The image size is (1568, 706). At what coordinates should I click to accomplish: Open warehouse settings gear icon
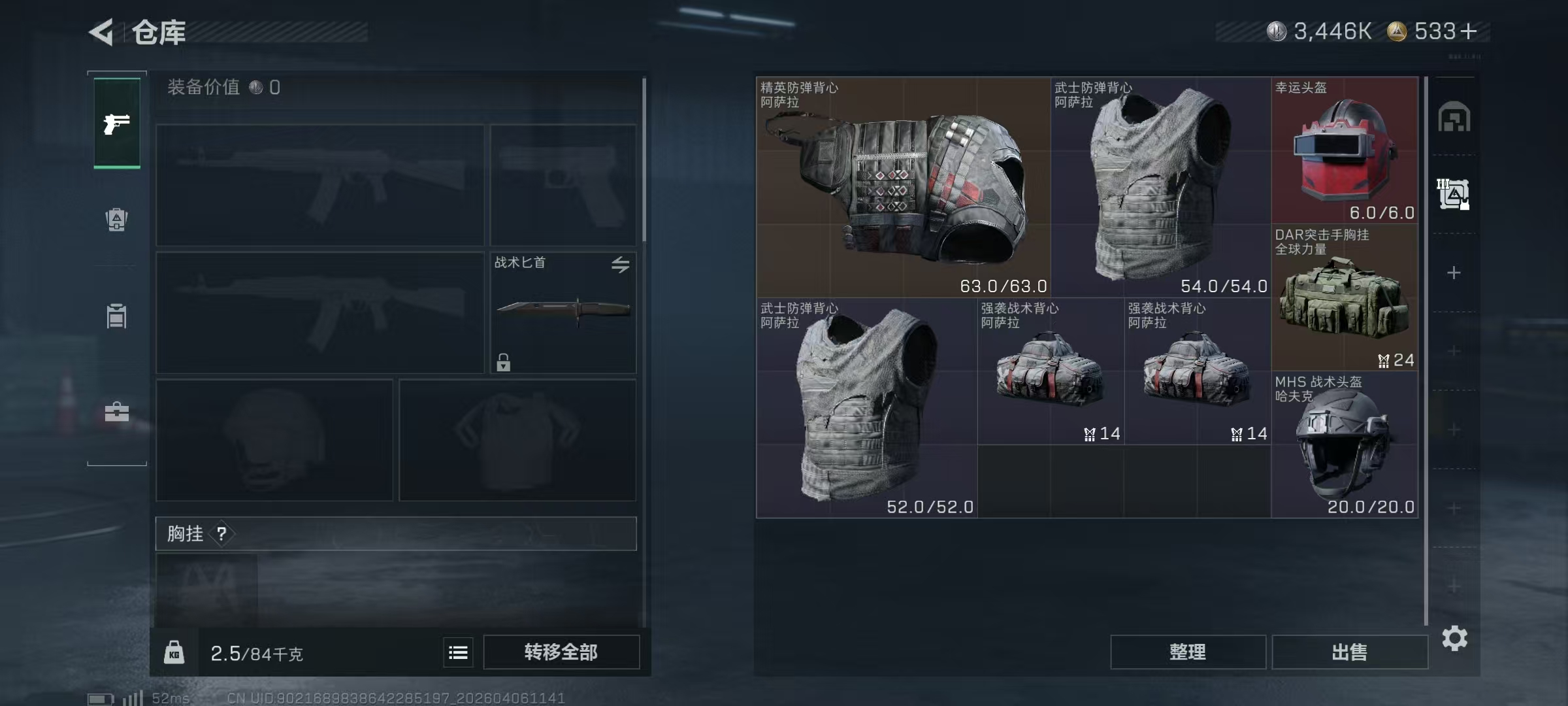(x=1454, y=638)
